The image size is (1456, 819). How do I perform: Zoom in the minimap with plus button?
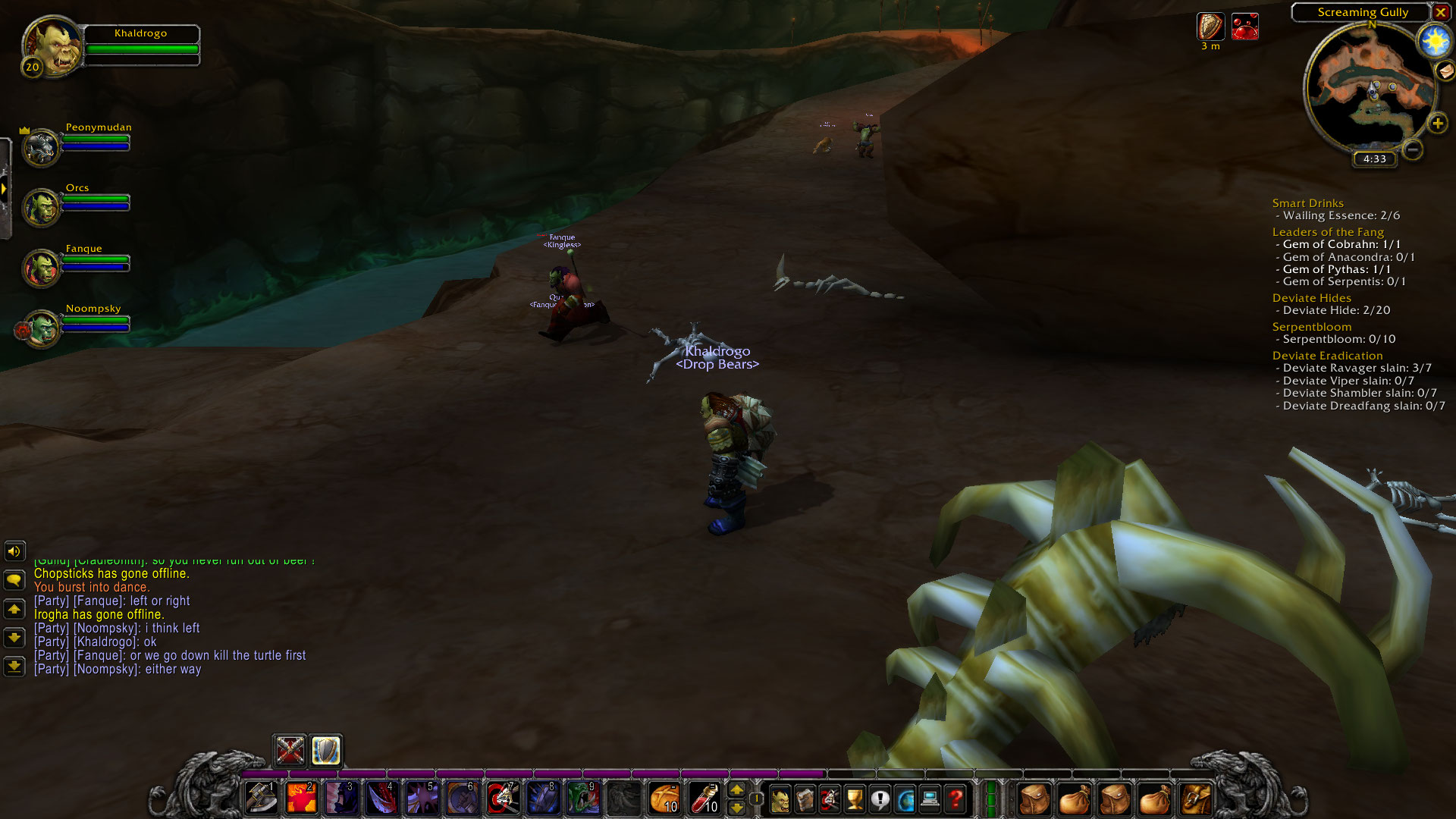pyautogui.click(x=1437, y=123)
